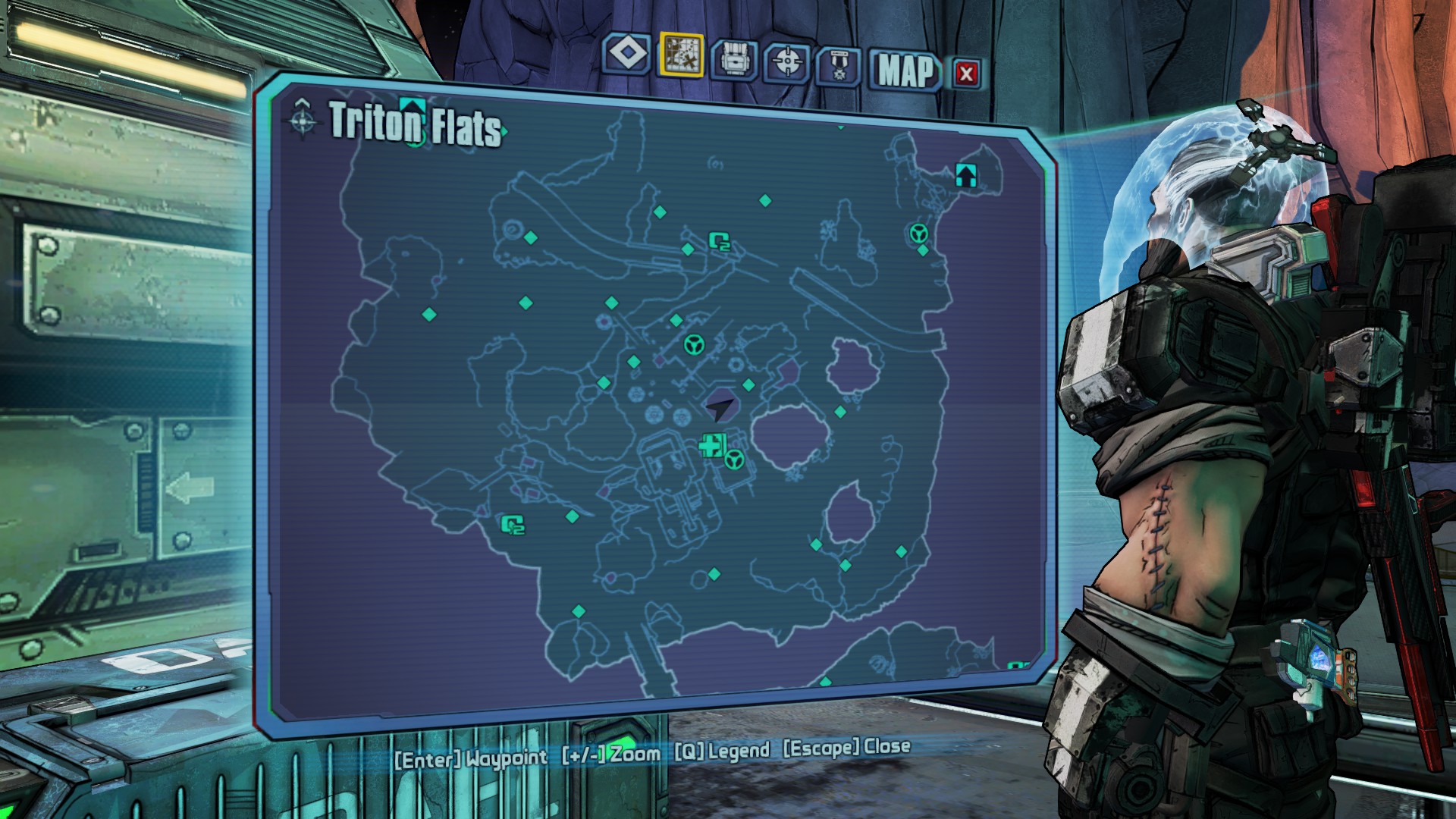Select the highlighted Map tab icon
1456x819 pixels.
pos(682,55)
